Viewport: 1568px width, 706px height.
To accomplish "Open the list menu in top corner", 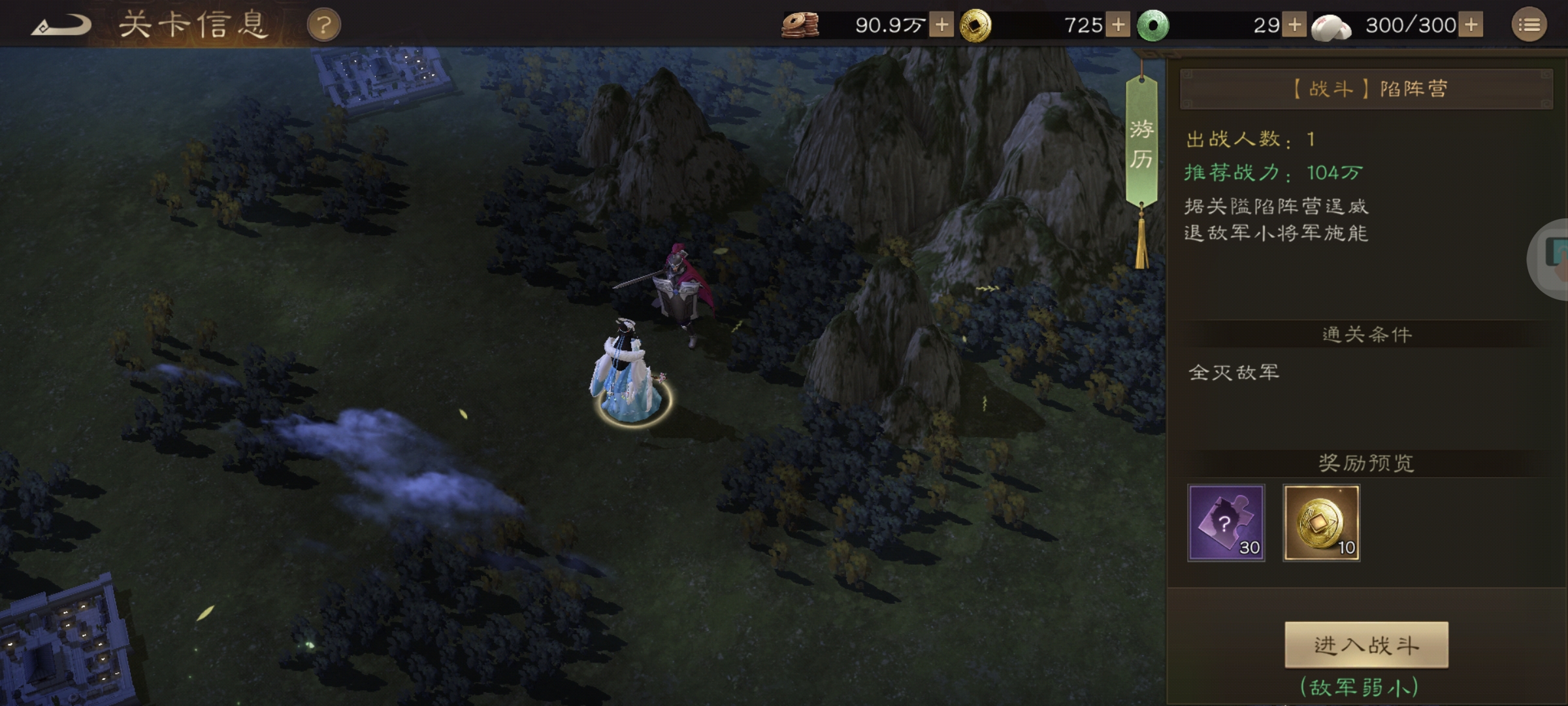I will coord(1529,25).
